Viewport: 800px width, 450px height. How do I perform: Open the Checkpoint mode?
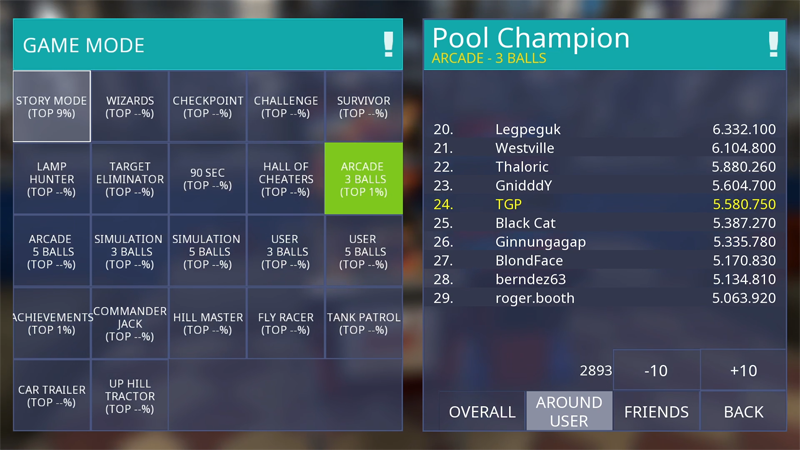[x=208, y=106]
